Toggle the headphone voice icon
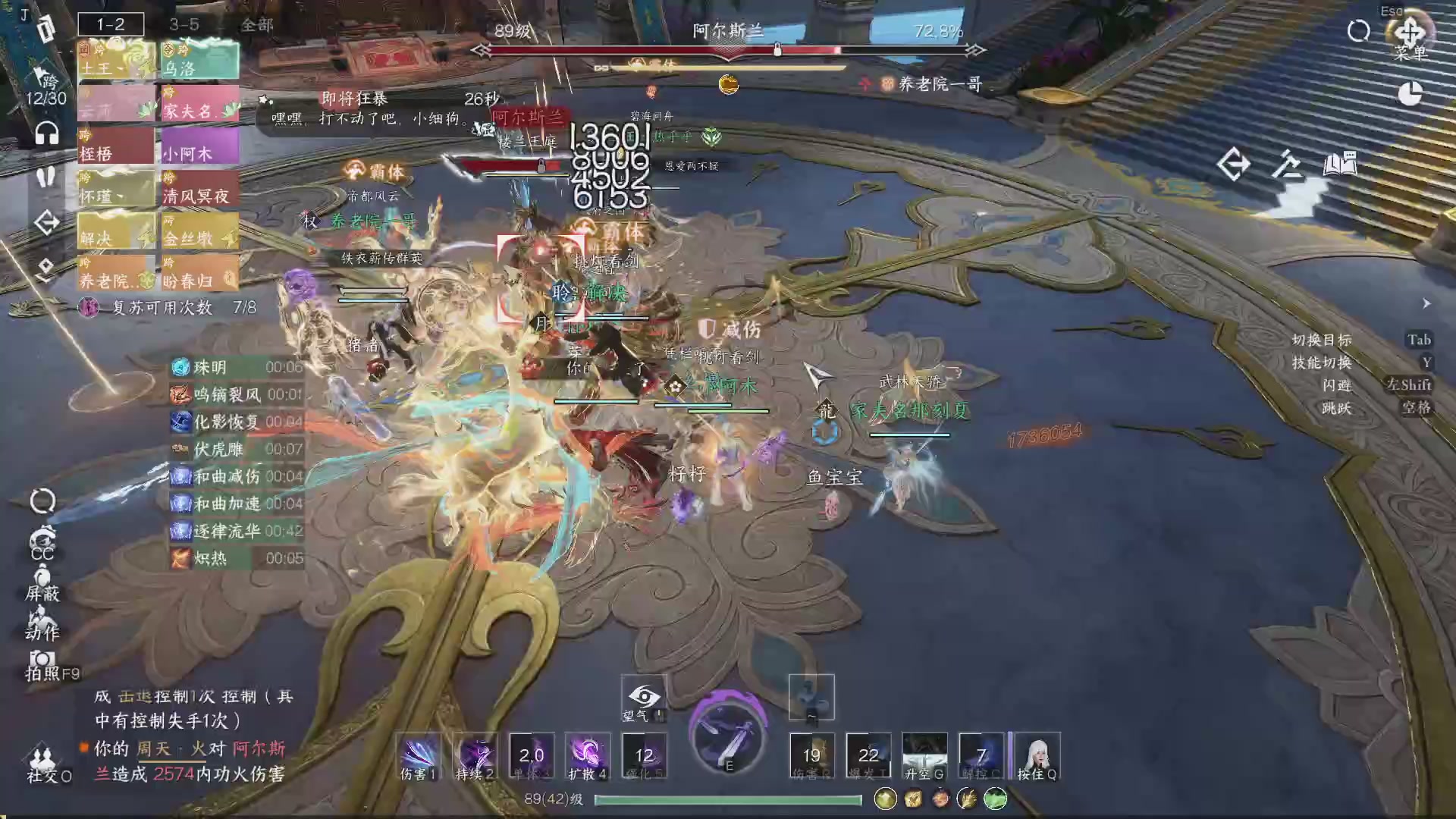The width and height of the screenshot is (1456, 819). pyautogui.click(x=47, y=134)
